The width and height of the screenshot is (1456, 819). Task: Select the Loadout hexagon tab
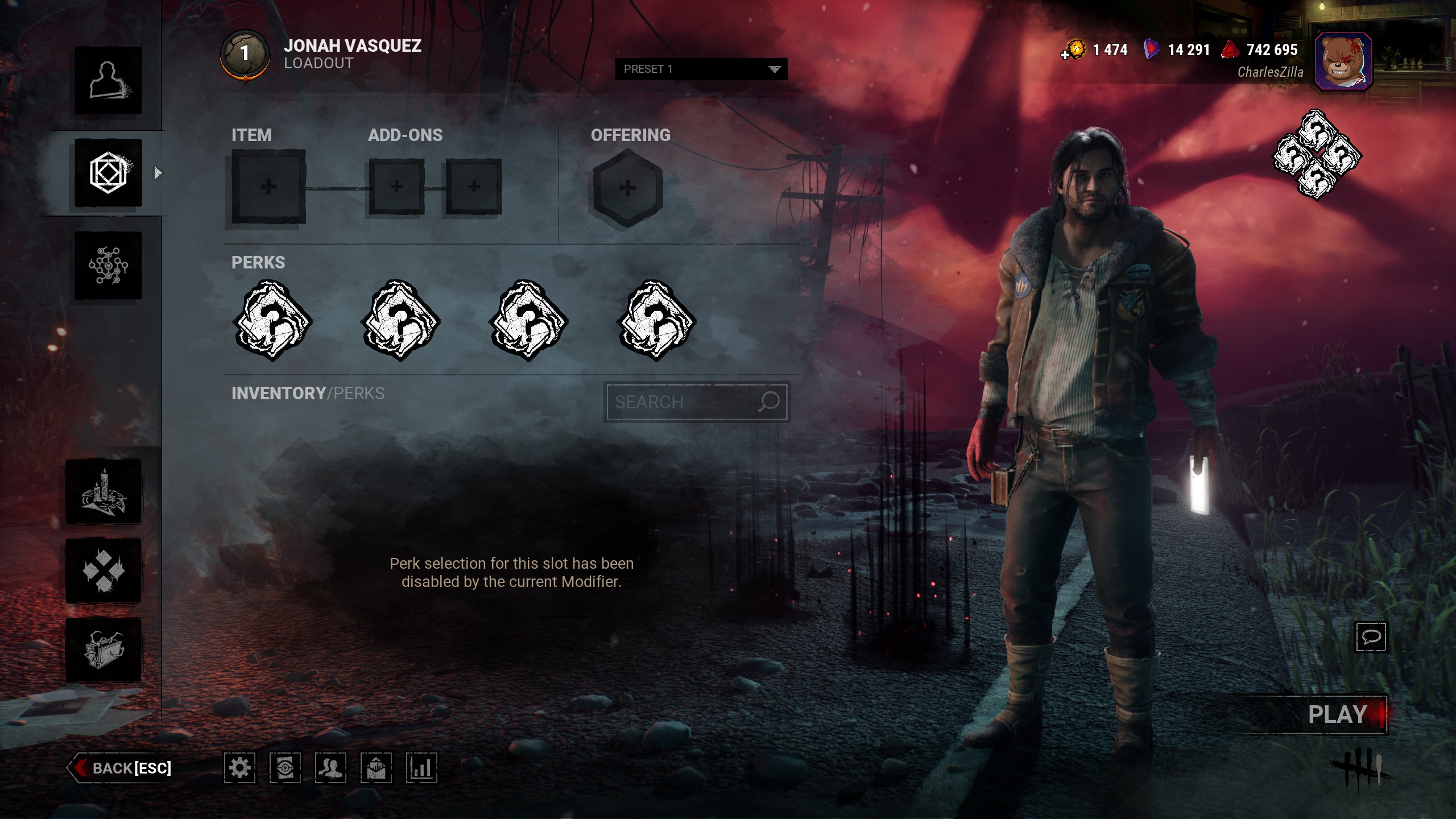108,173
